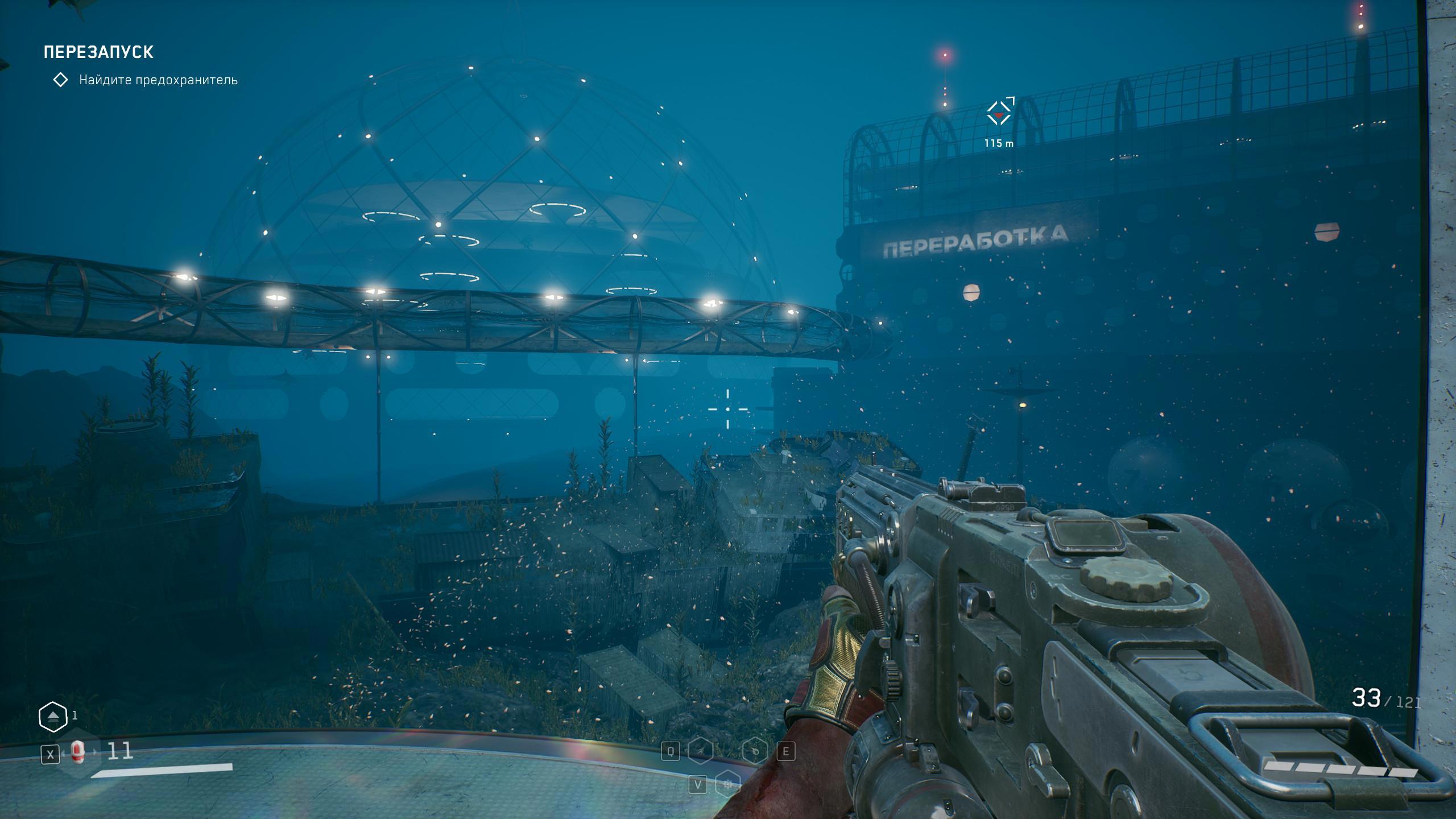This screenshot has height=819, width=1456.
Task: Click the gear hexagon icon beside V
Action: tap(727, 785)
